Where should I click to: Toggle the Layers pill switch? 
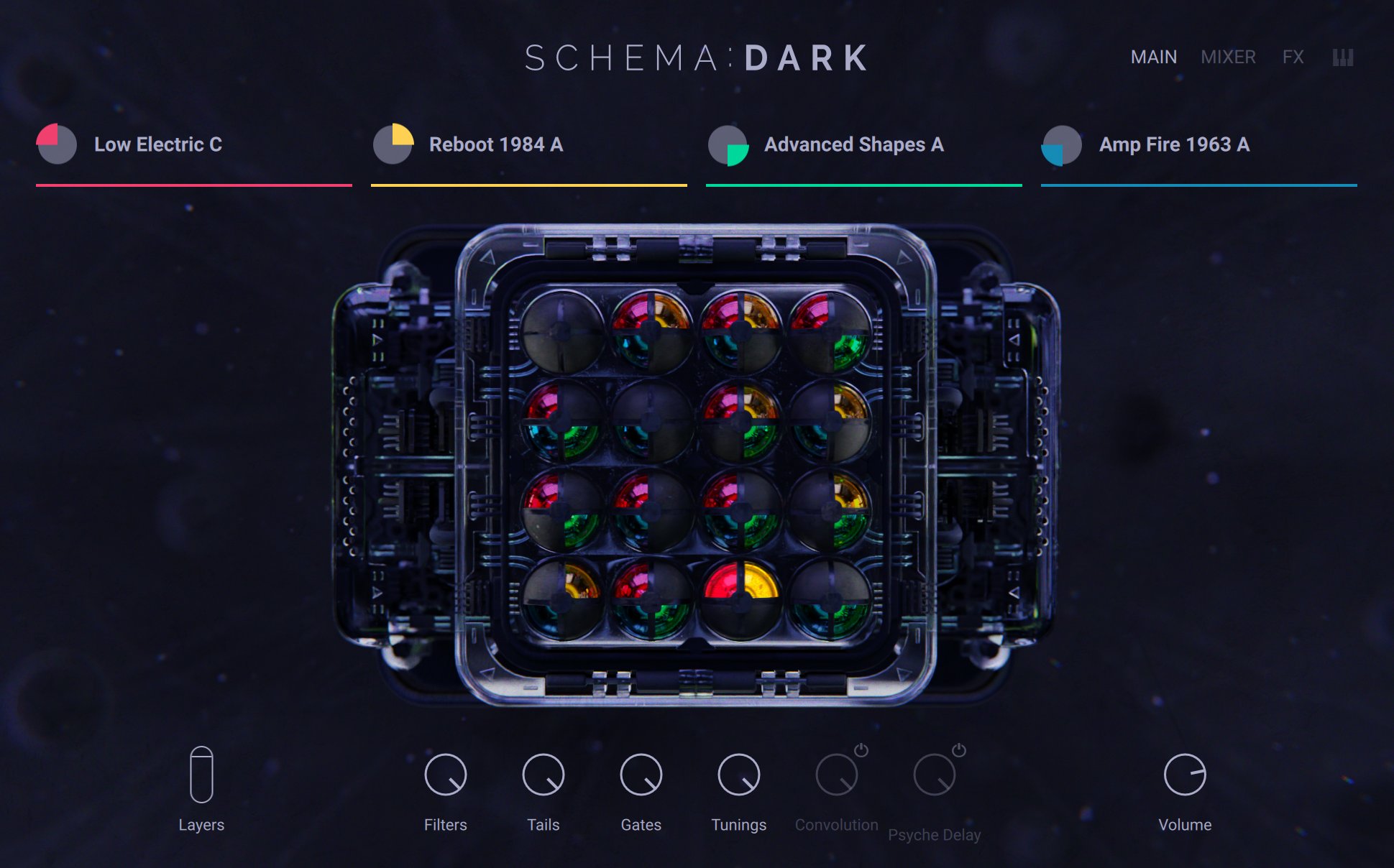(x=201, y=774)
